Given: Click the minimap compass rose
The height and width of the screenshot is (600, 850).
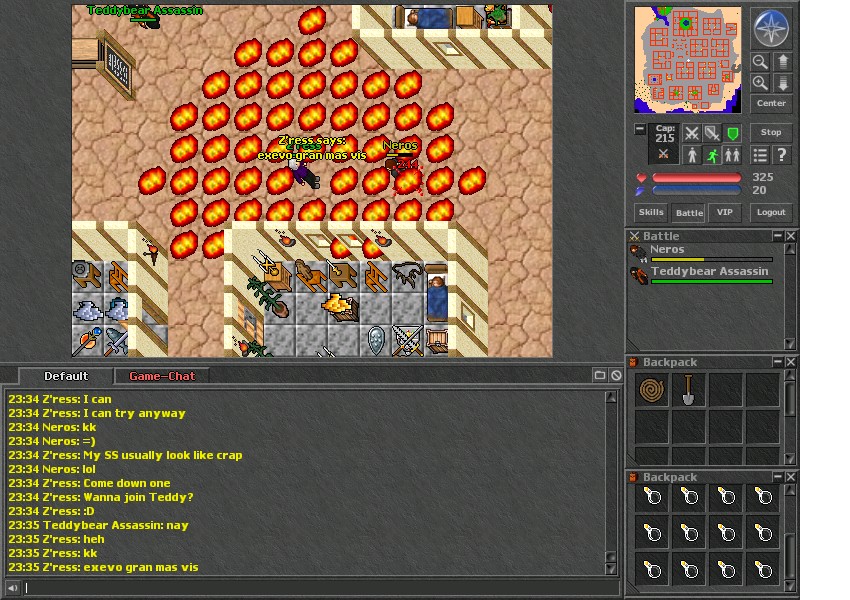Looking at the screenshot, I should coord(771,29).
